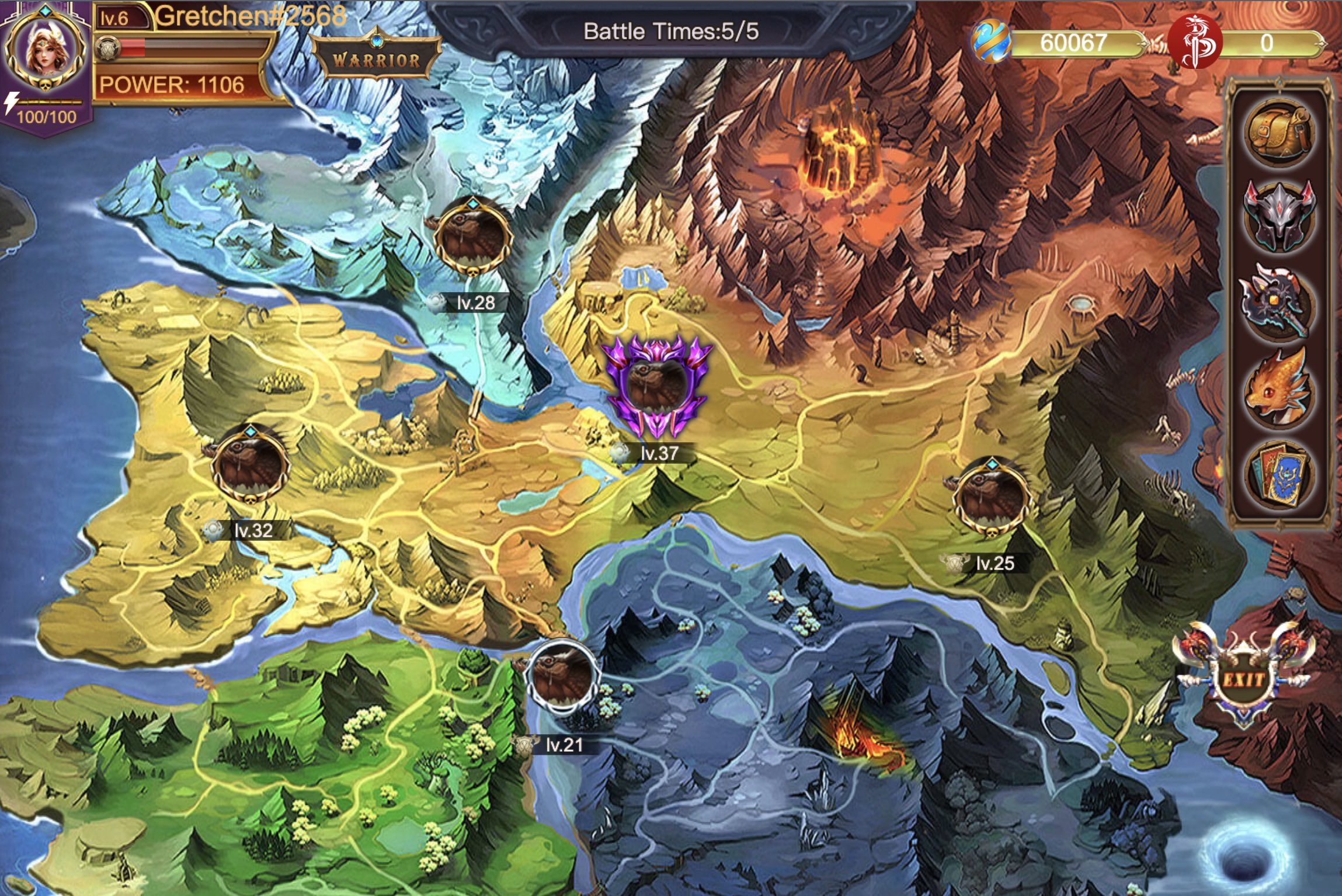Choose the lv.28 boss marker
Screen dimensions: 1342x896
472,238
